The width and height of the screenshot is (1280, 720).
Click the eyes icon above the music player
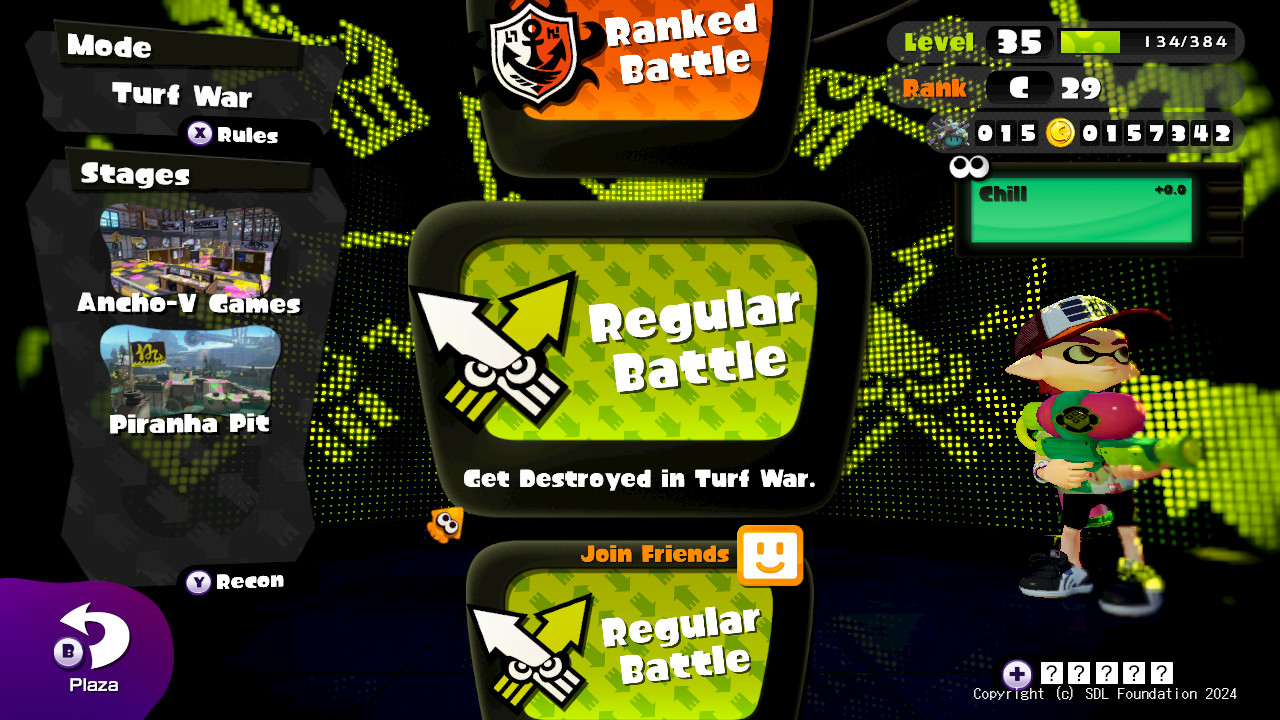[970, 167]
